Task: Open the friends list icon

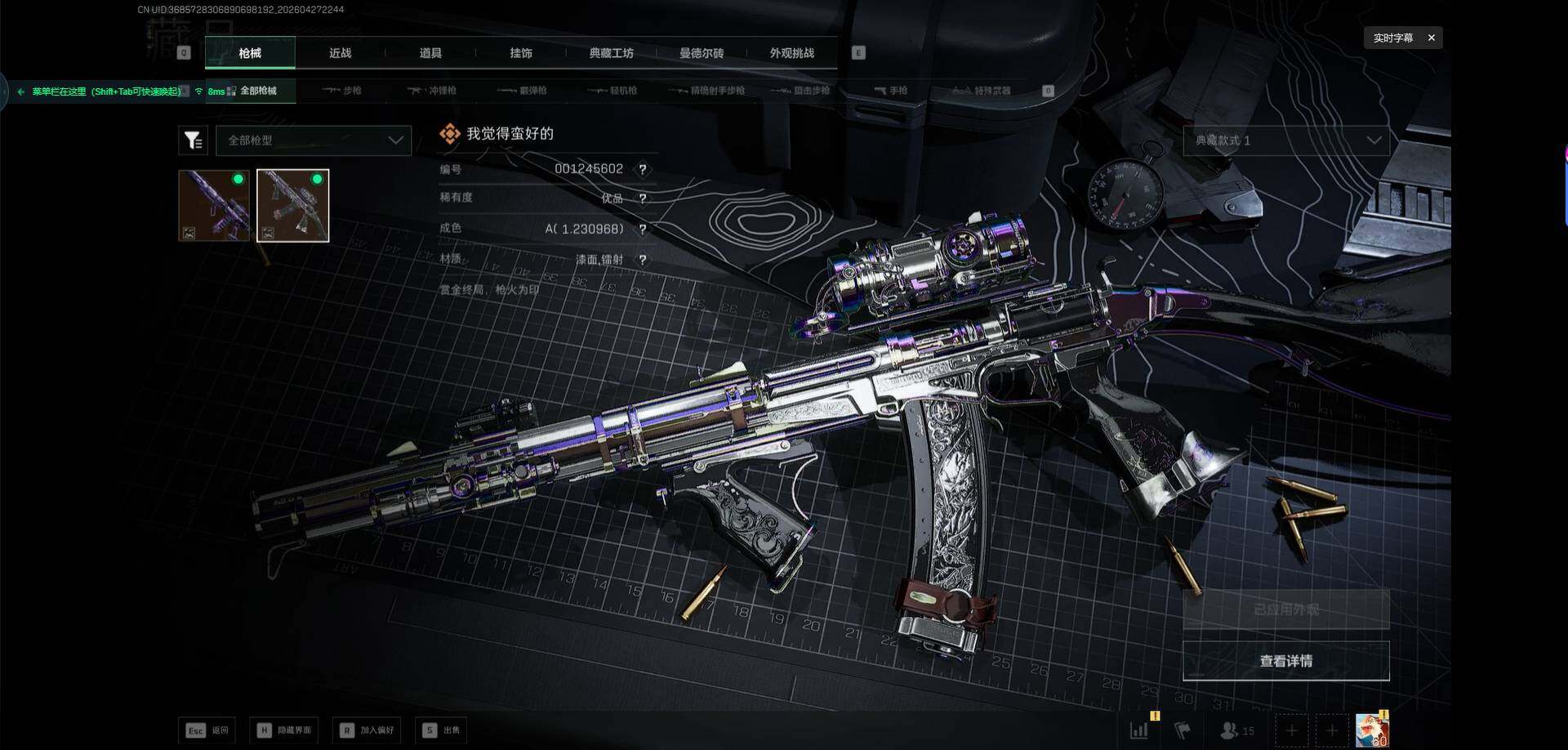Action: coord(1236,730)
